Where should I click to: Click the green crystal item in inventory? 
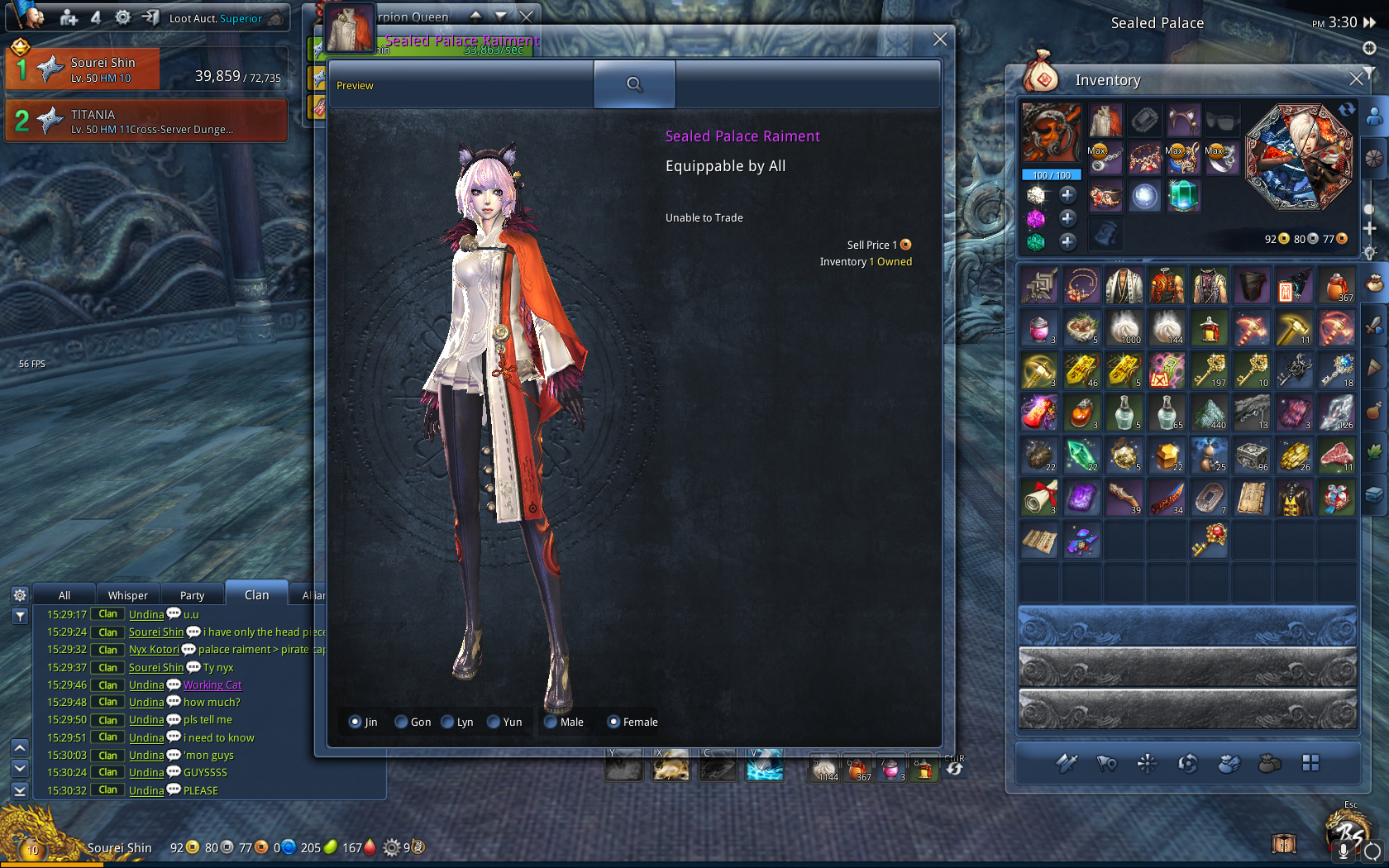point(1081,455)
